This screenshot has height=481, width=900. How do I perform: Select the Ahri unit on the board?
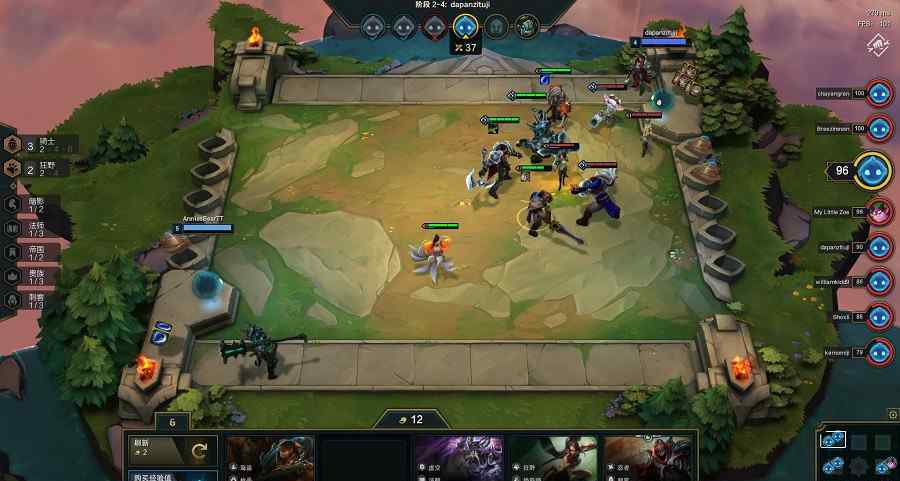tap(435, 256)
